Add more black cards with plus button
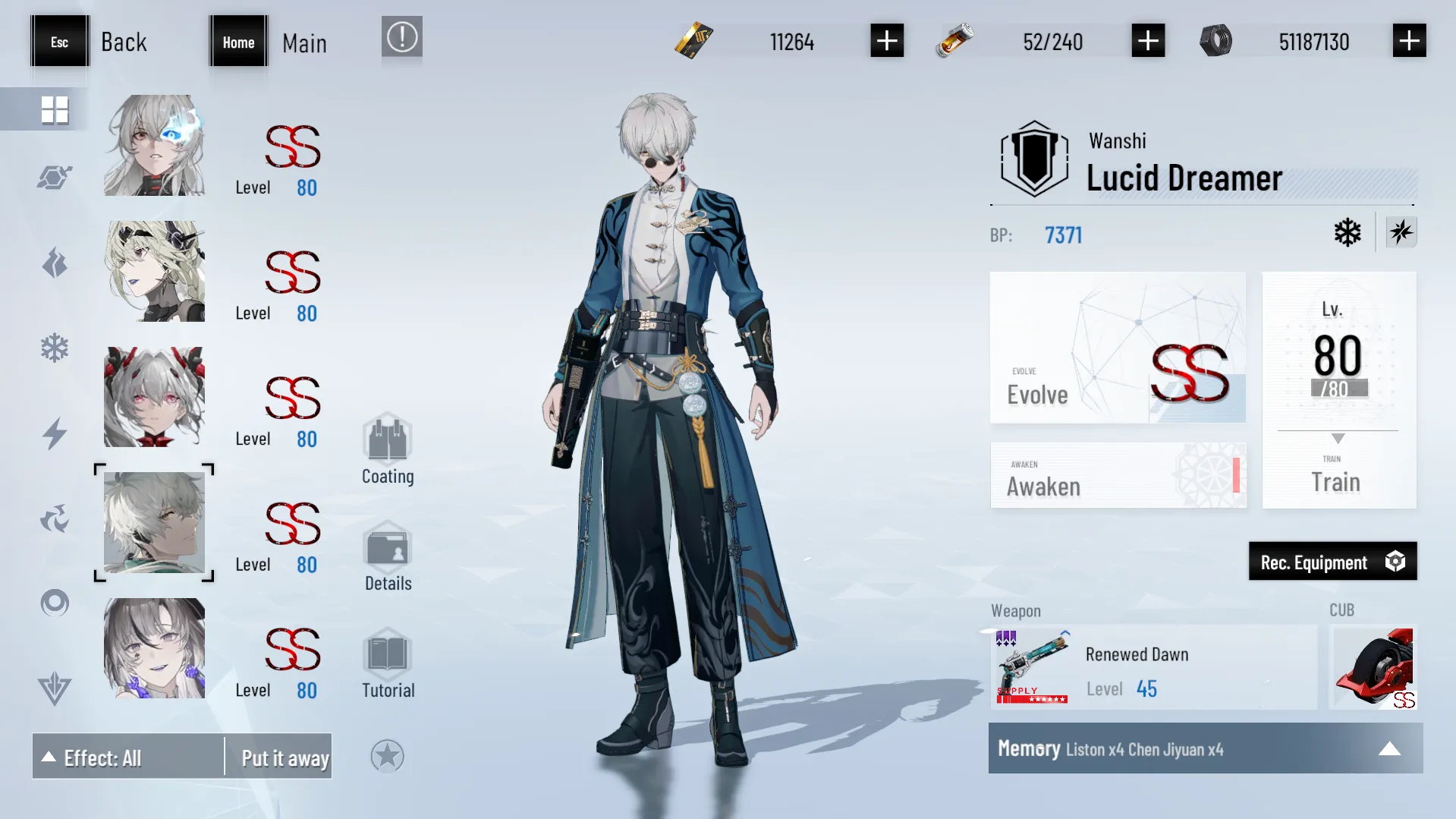1456x819 pixels. (886, 41)
